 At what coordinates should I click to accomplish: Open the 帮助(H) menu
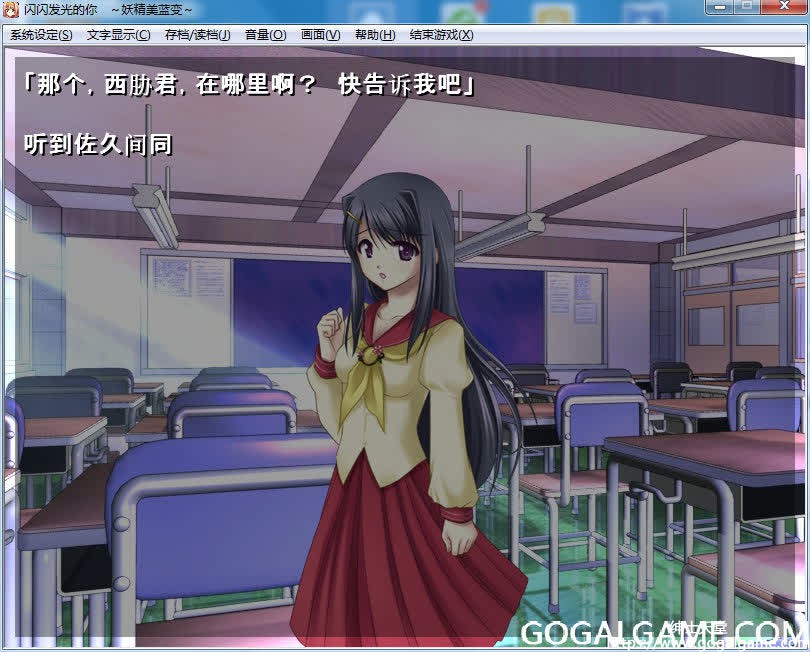click(x=374, y=35)
